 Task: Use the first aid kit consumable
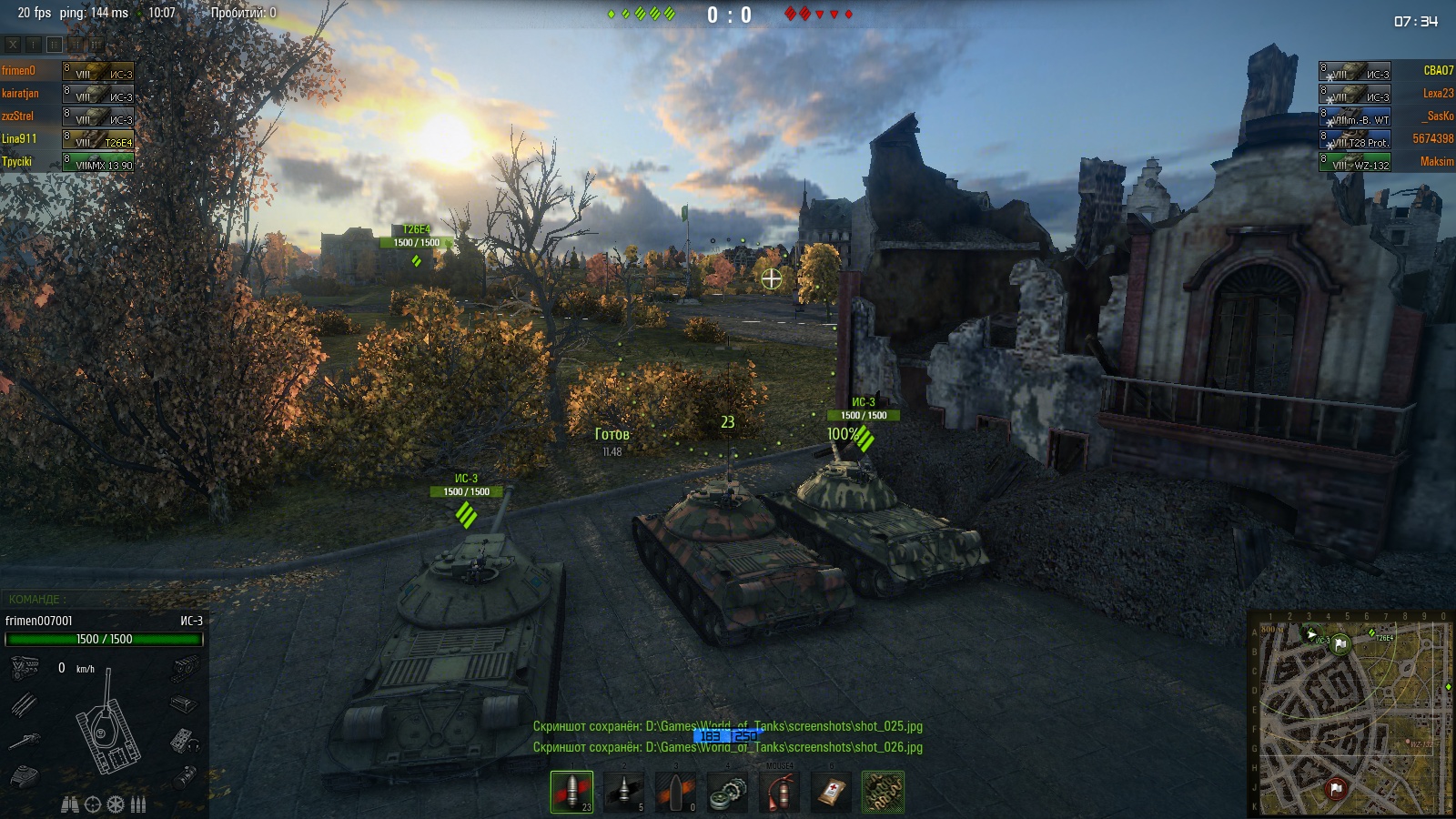coord(831,792)
